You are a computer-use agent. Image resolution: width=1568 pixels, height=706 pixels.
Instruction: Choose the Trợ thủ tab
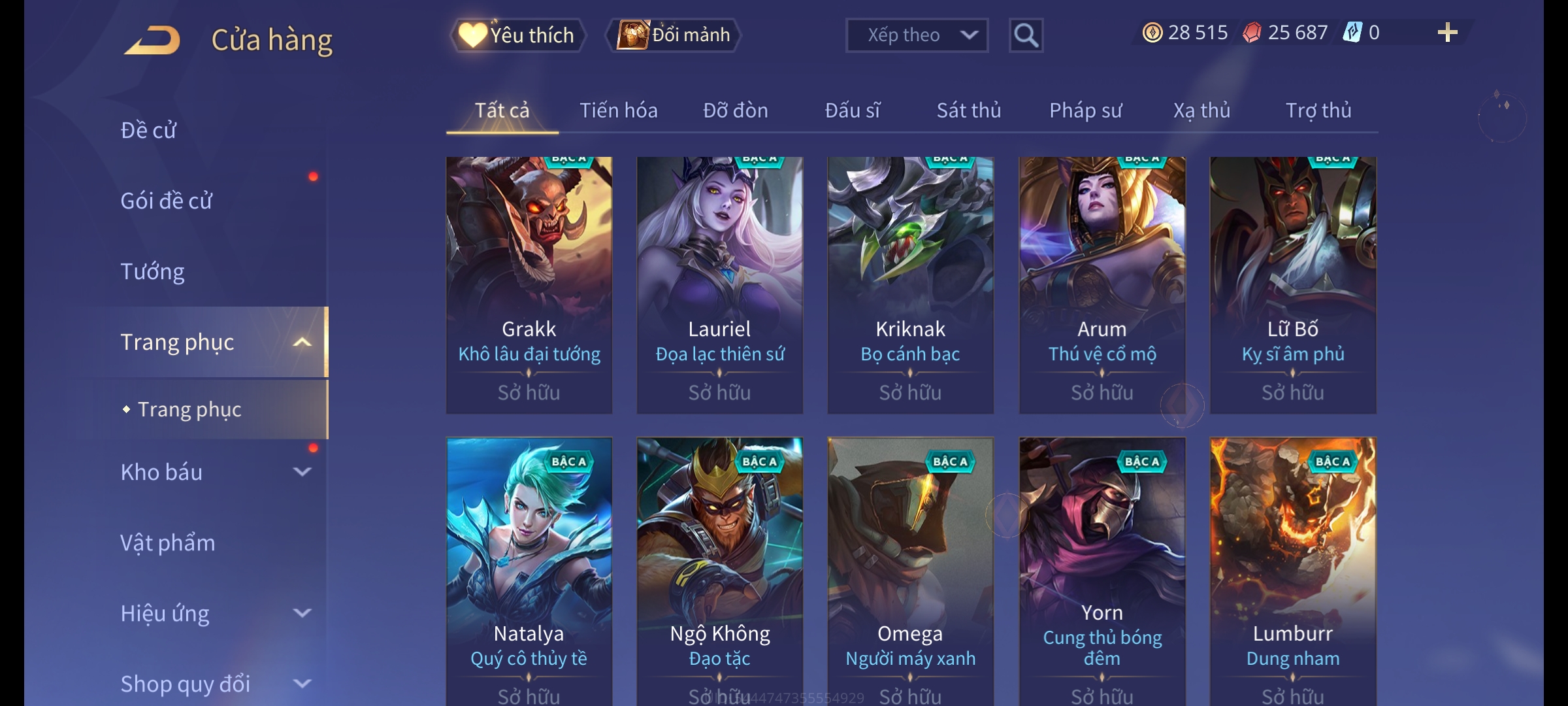click(x=1318, y=110)
